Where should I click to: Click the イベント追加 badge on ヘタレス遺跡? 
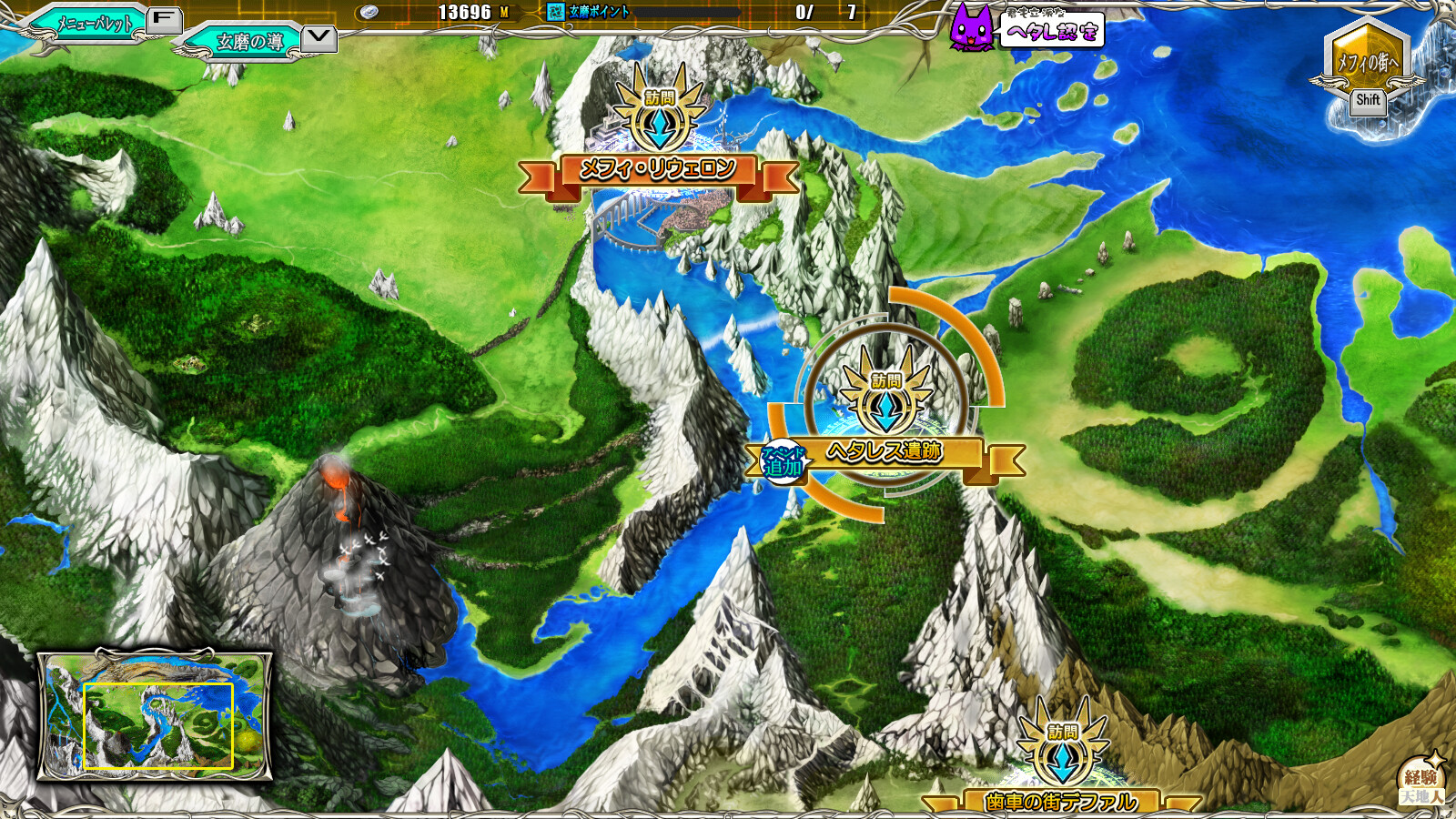(784, 462)
